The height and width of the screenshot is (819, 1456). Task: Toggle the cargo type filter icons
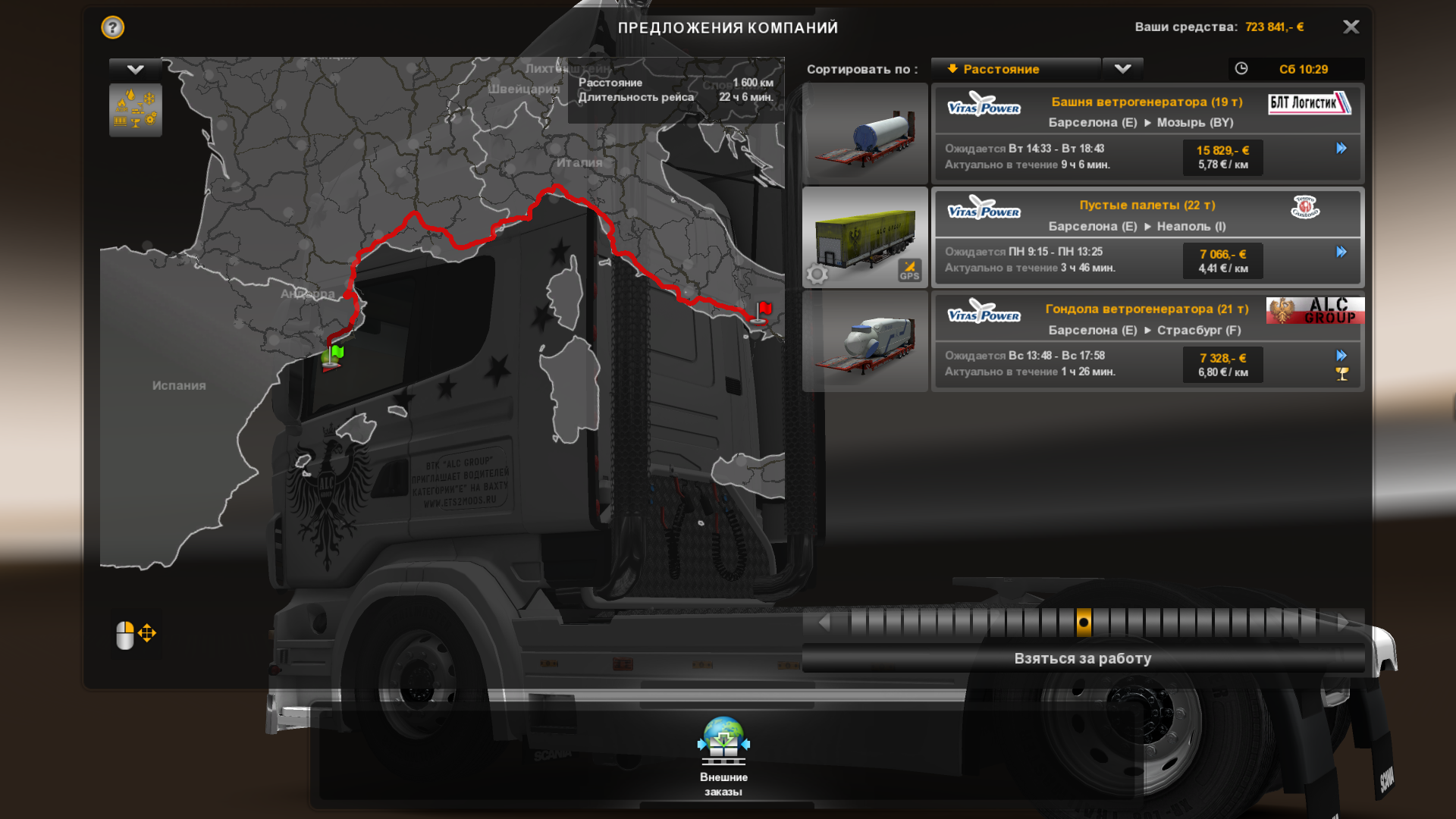pyautogui.click(x=136, y=110)
